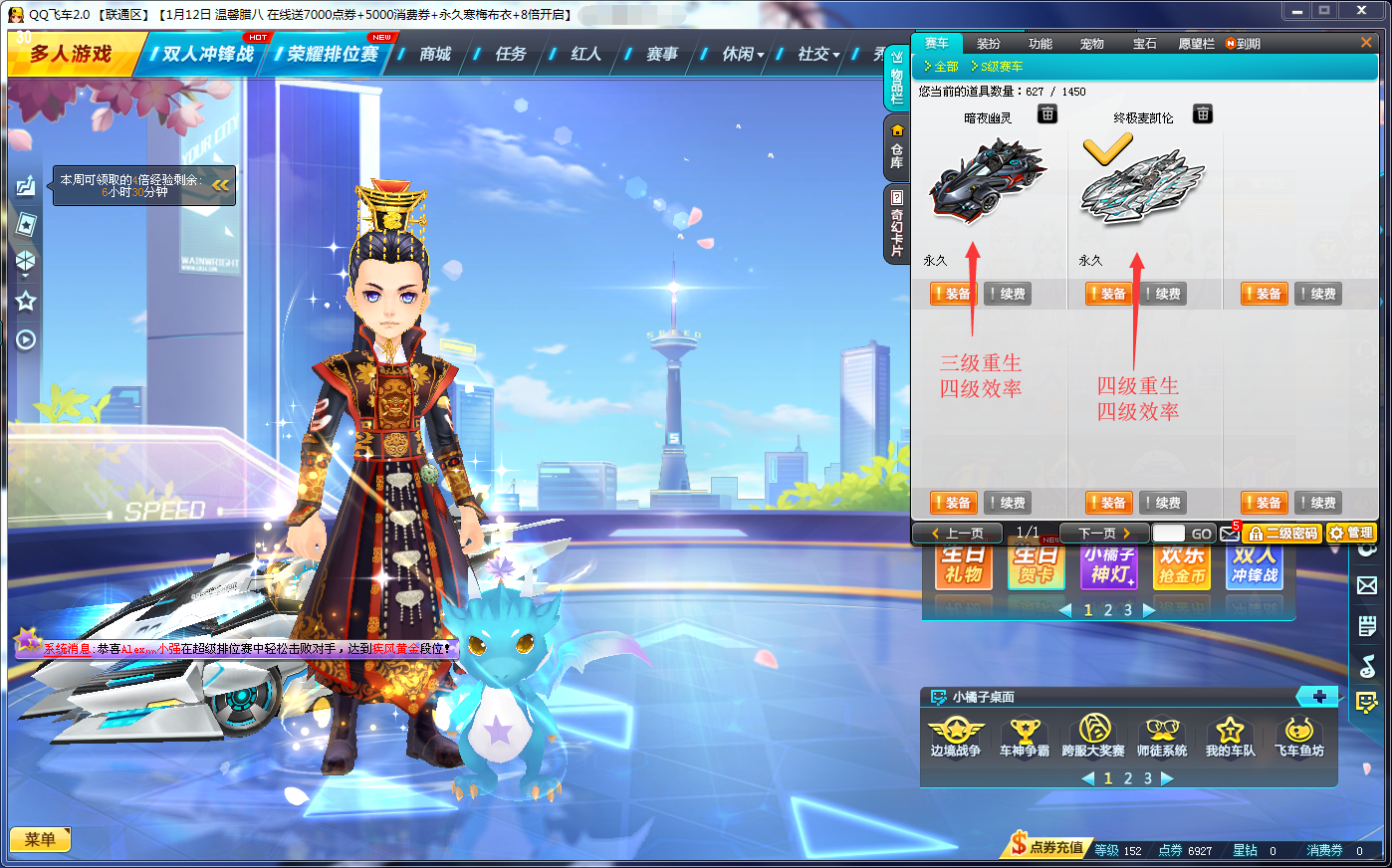Open the 管理 manage settings button
Screen dimensions: 1392x868
pyautogui.click(x=1351, y=534)
